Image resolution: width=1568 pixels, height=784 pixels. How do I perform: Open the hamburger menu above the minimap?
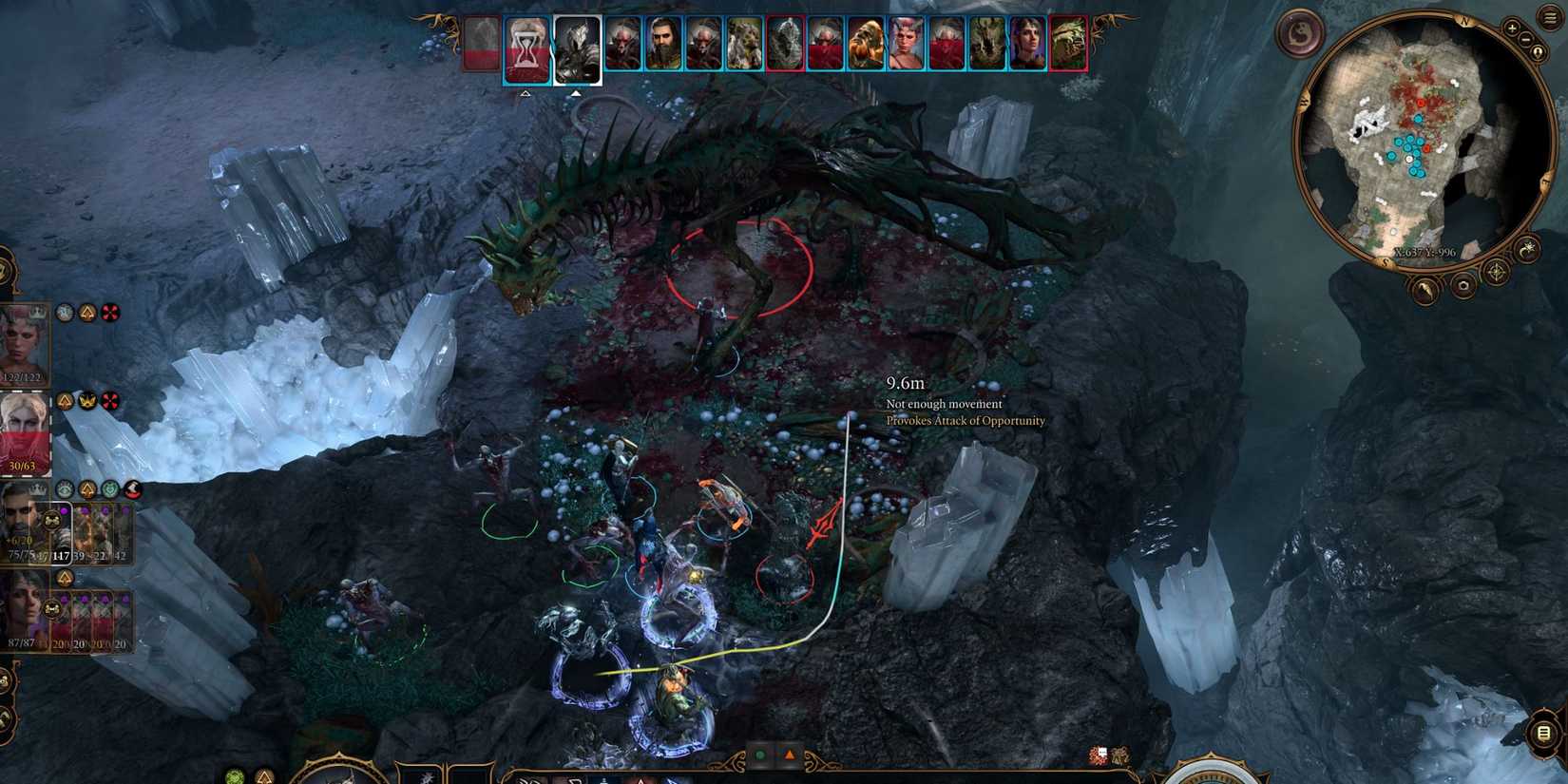1549,17
